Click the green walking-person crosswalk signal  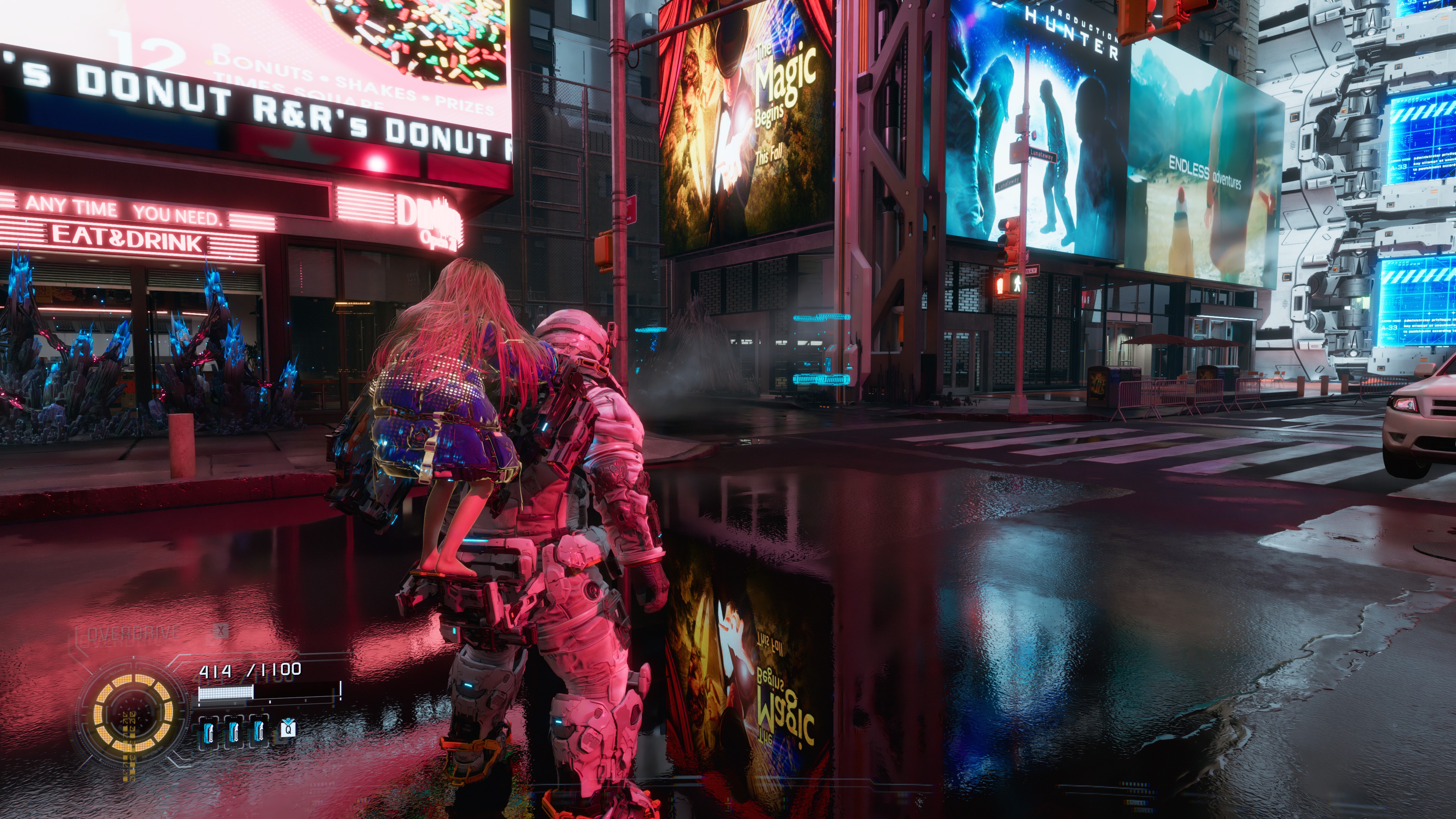point(1018,283)
